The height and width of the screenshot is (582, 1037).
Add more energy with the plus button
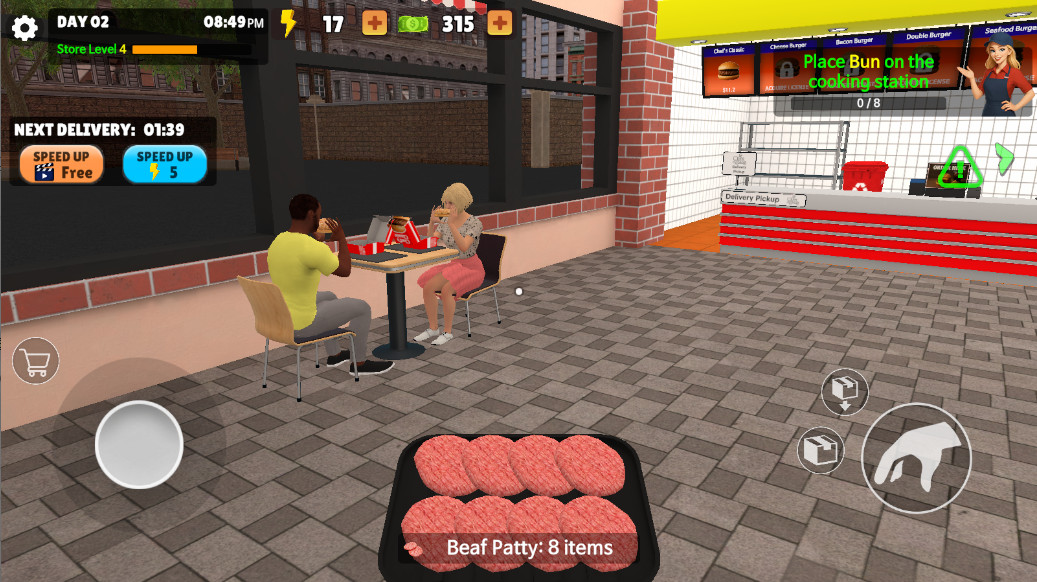(375, 23)
